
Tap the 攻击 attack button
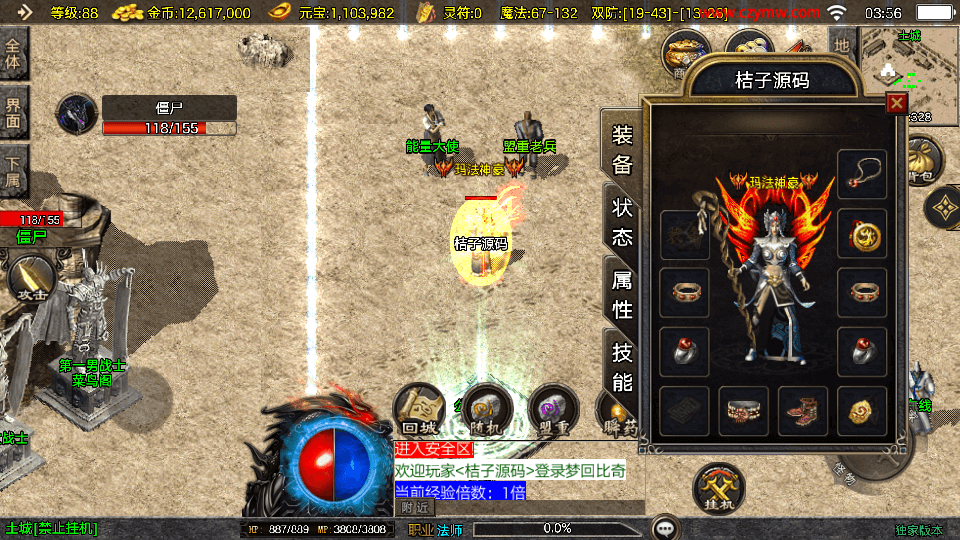point(29,280)
